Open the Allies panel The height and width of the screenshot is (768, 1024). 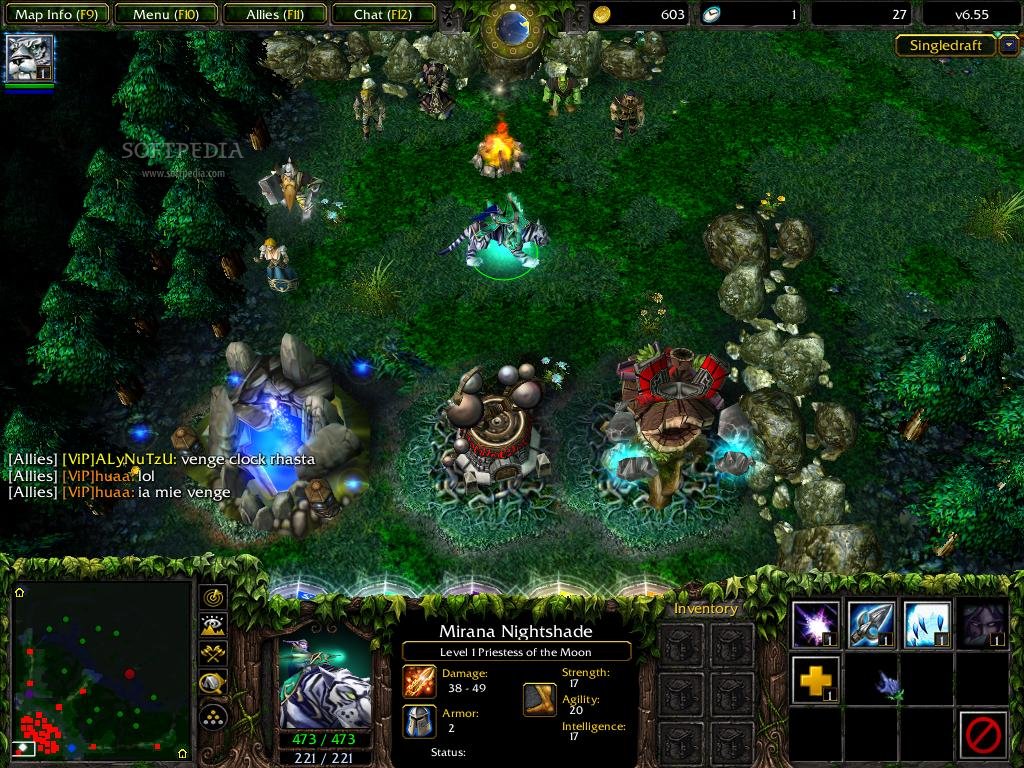coord(273,14)
